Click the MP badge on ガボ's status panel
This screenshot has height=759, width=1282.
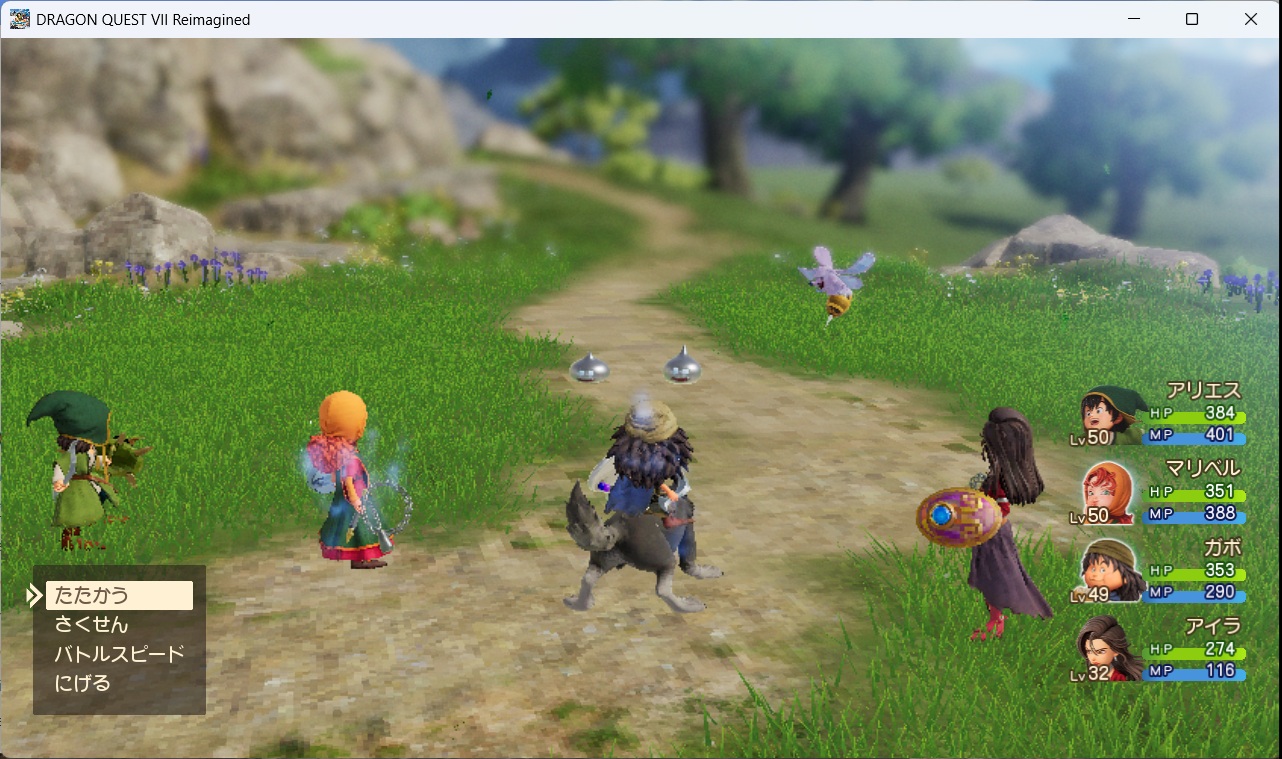tap(1160, 591)
